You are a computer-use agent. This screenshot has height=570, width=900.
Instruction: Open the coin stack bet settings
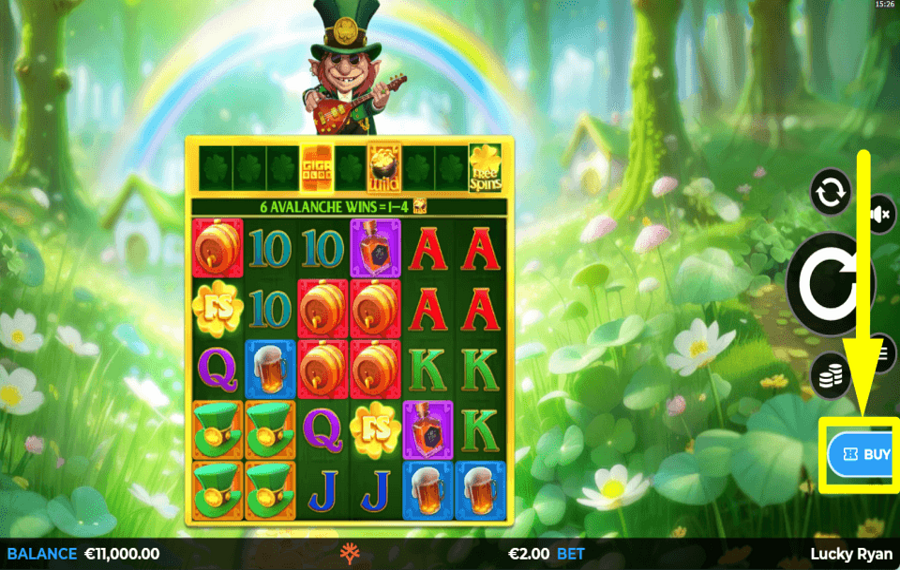pos(830,374)
